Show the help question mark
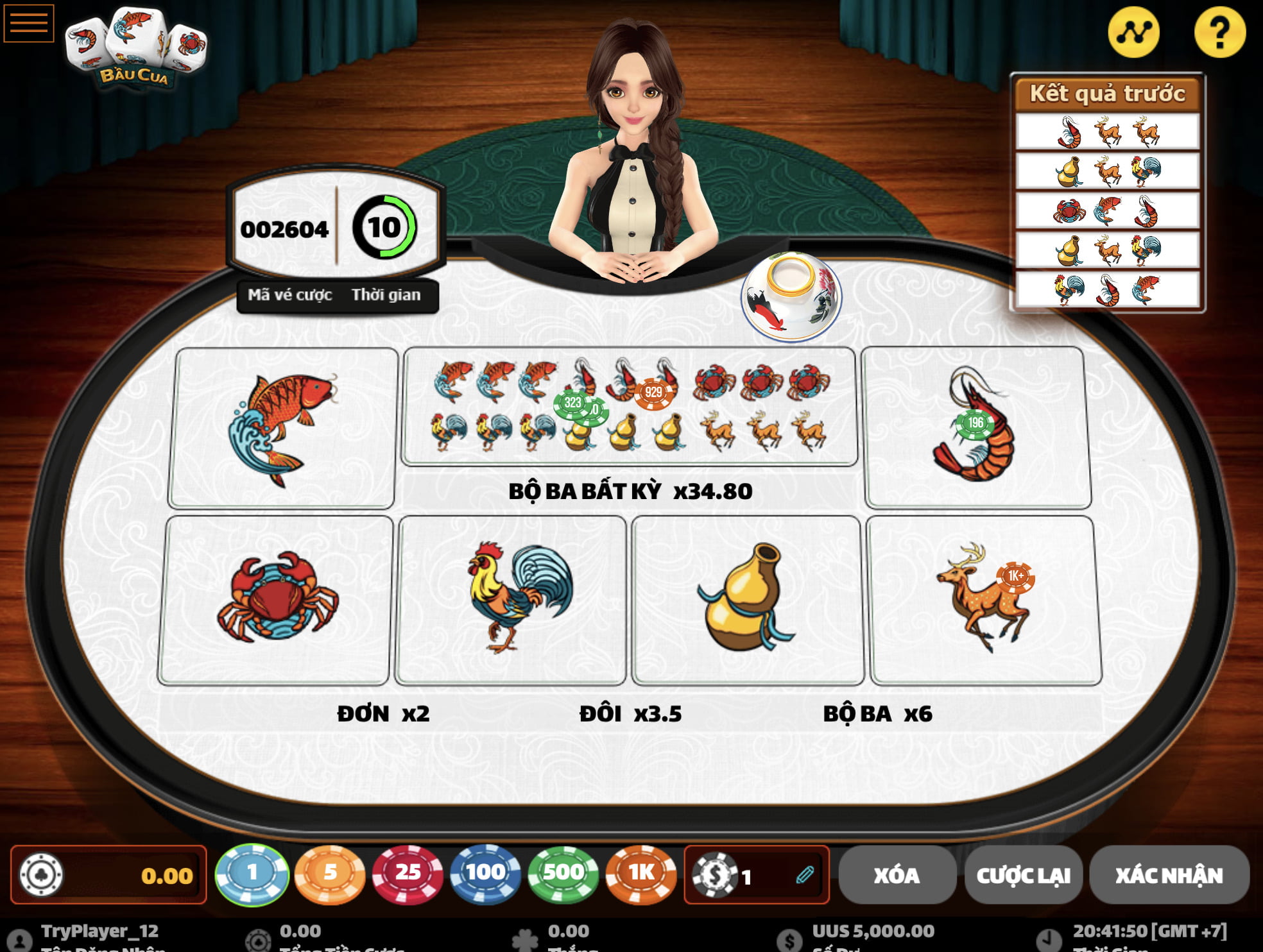This screenshot has width=1263, height=952. [1219, 33]
